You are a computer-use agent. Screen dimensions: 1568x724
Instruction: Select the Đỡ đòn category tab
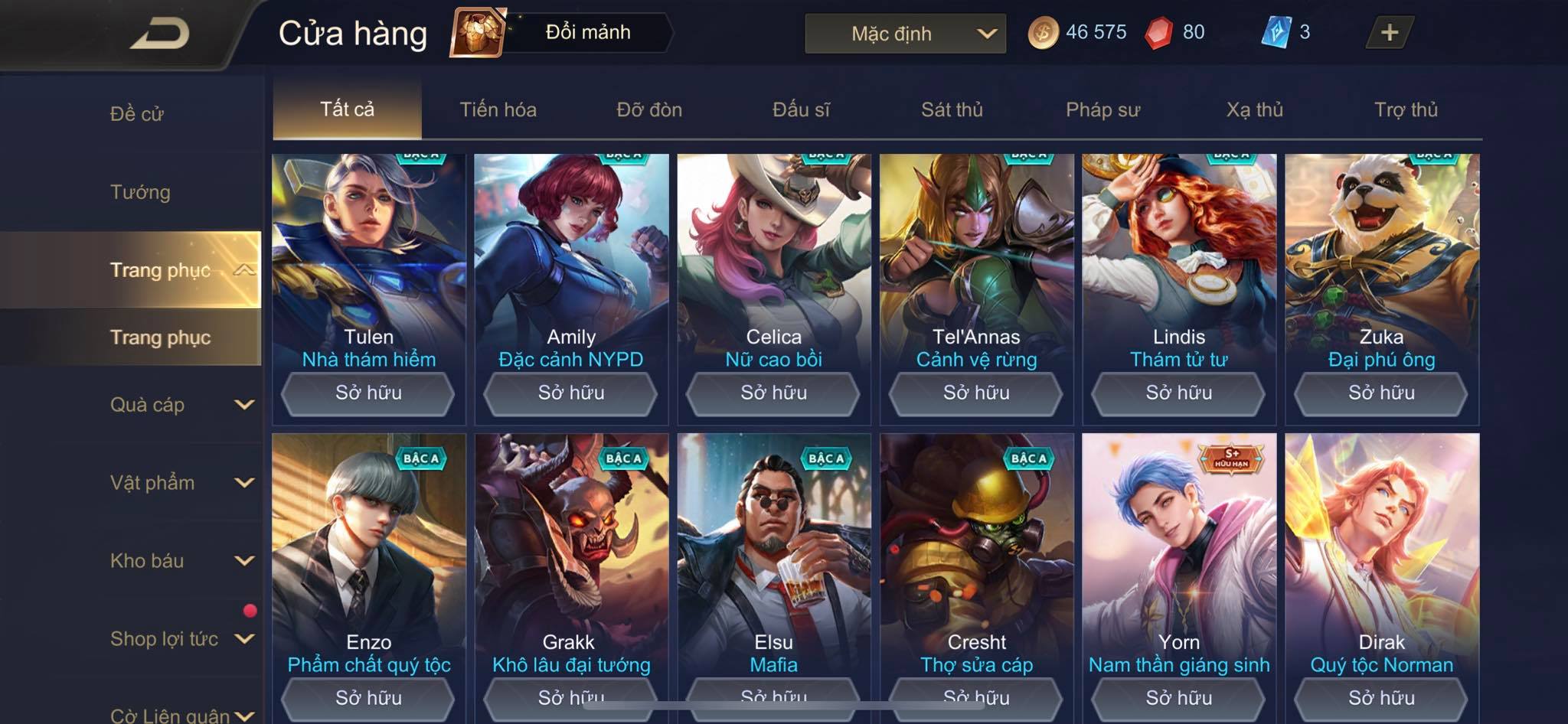point(649,109)
